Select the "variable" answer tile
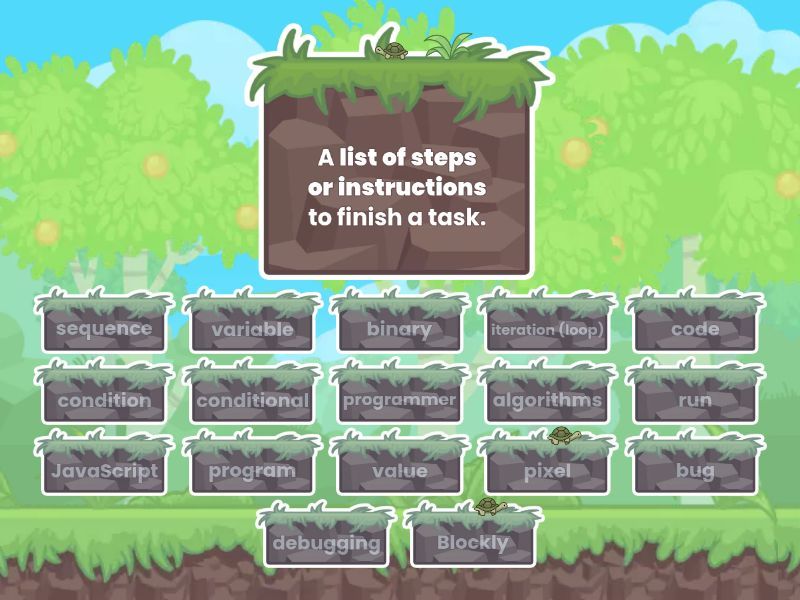The width and height of the screenshot is (800, 600). pos(252,328)
